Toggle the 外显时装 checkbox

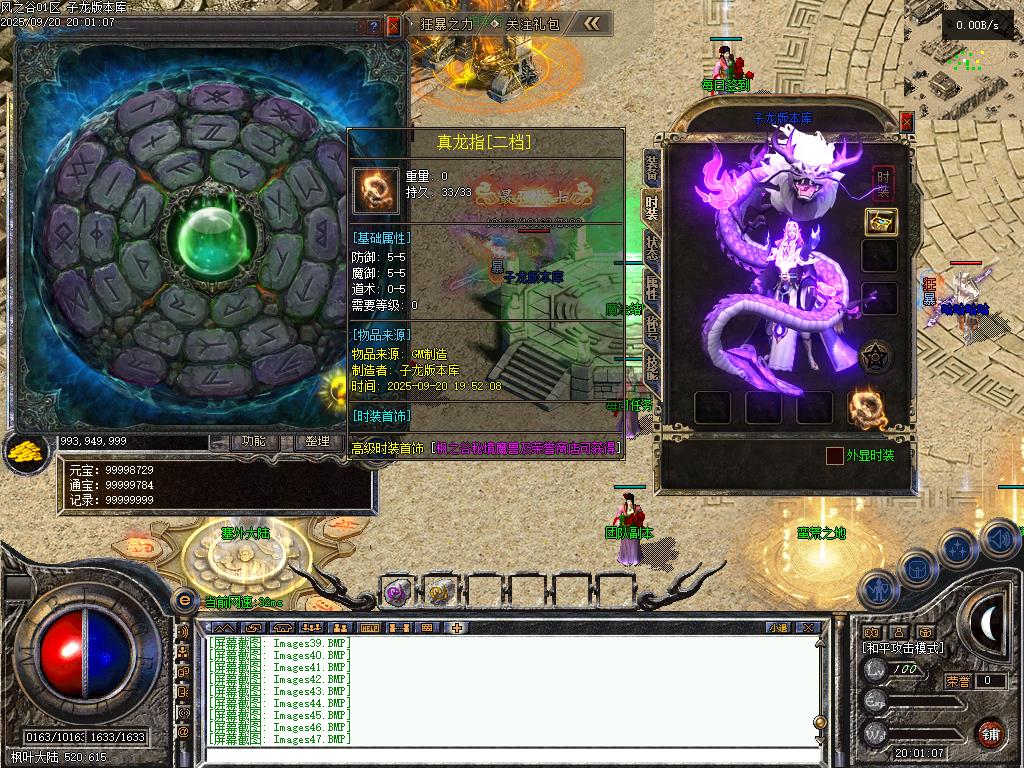tap(834, 456)
